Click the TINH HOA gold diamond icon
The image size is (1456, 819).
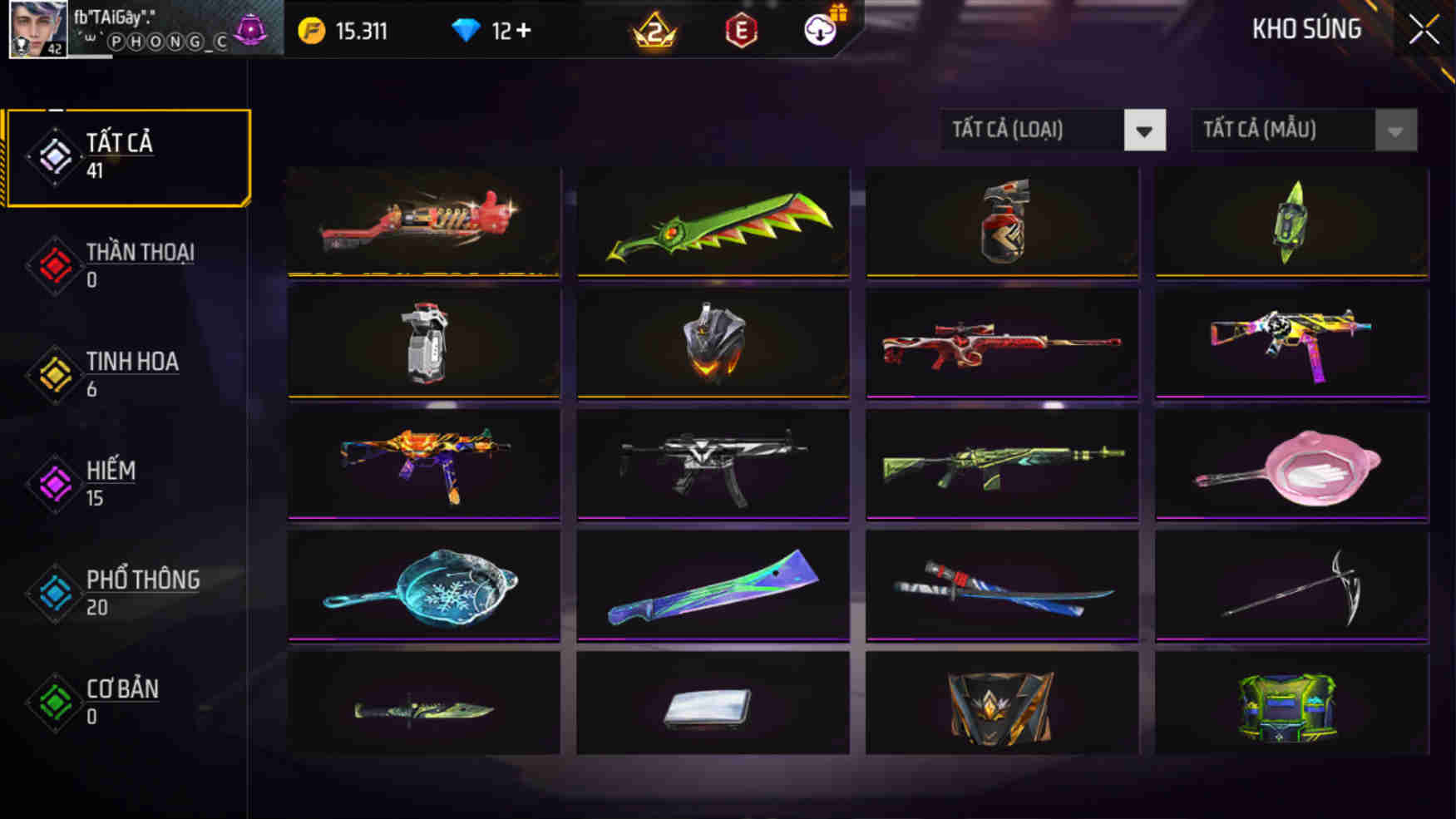[x=52, y=374]
